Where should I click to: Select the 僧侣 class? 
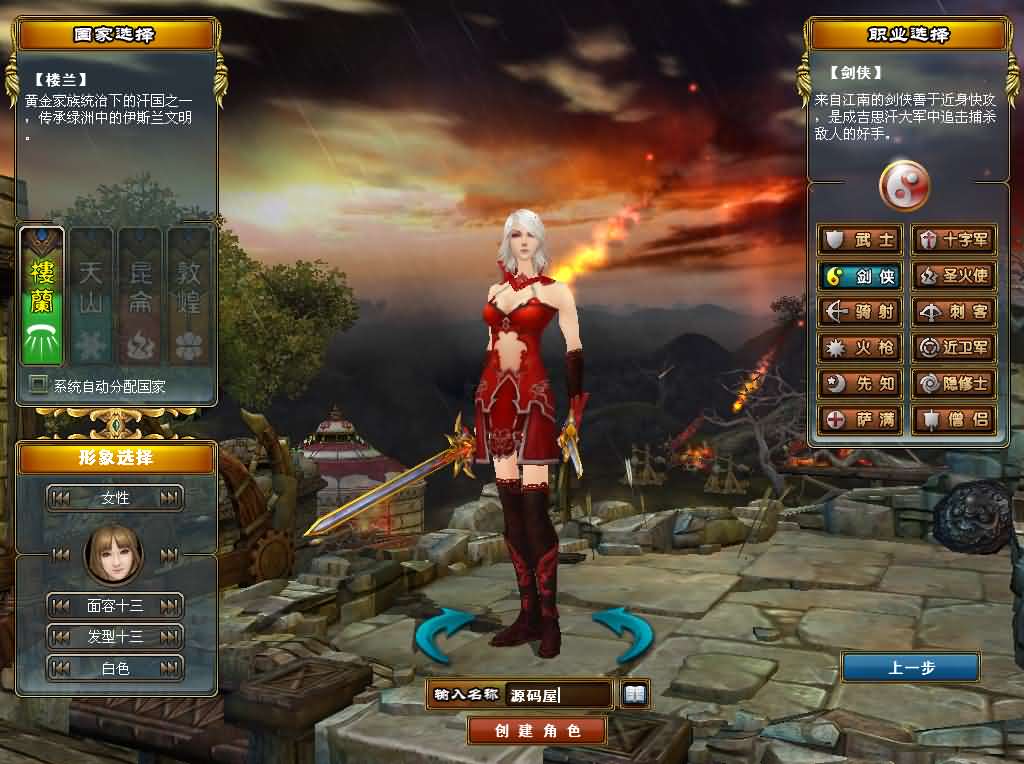(954, 419)
